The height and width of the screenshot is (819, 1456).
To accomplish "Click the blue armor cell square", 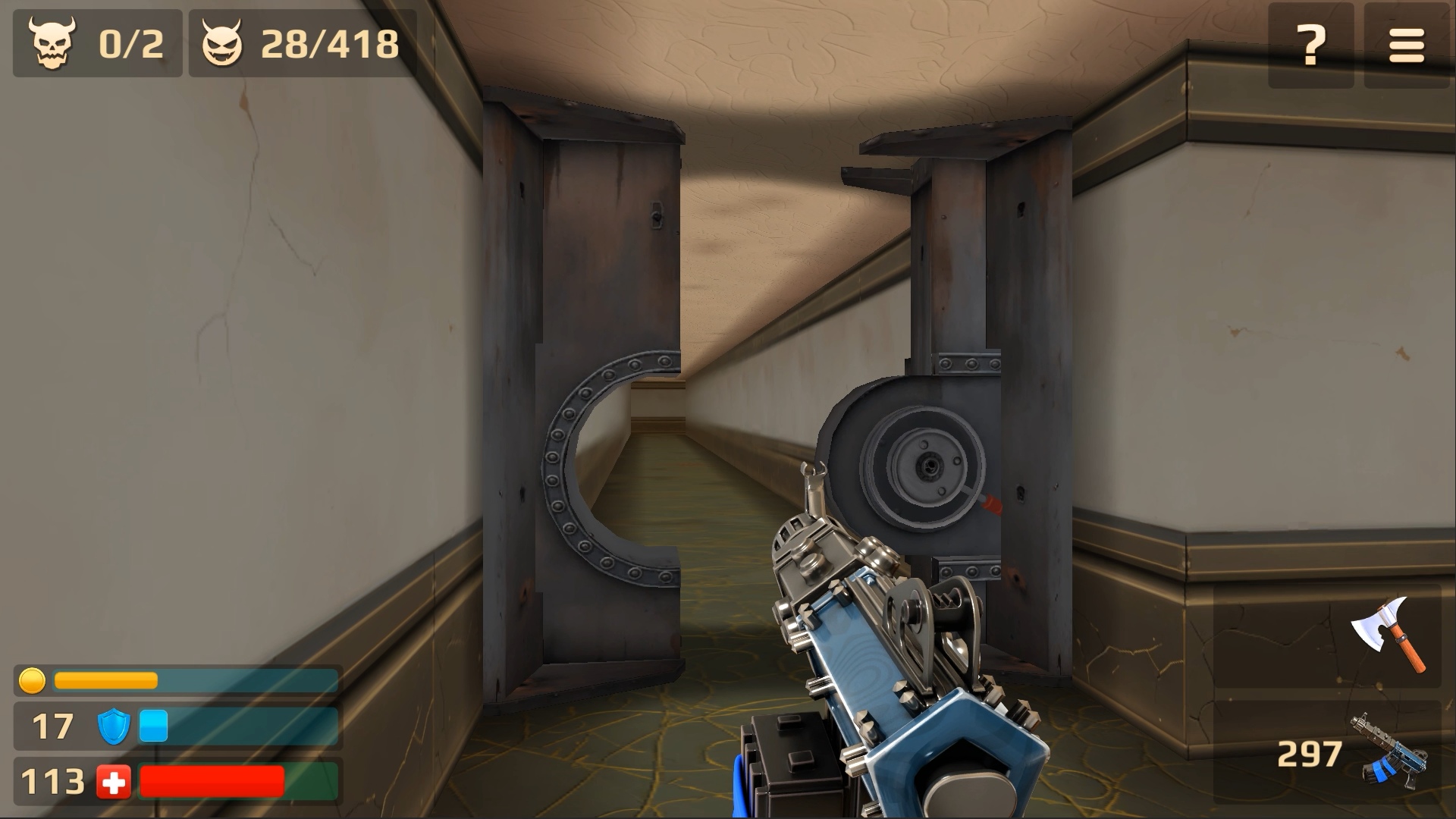I will click(153, 726).
